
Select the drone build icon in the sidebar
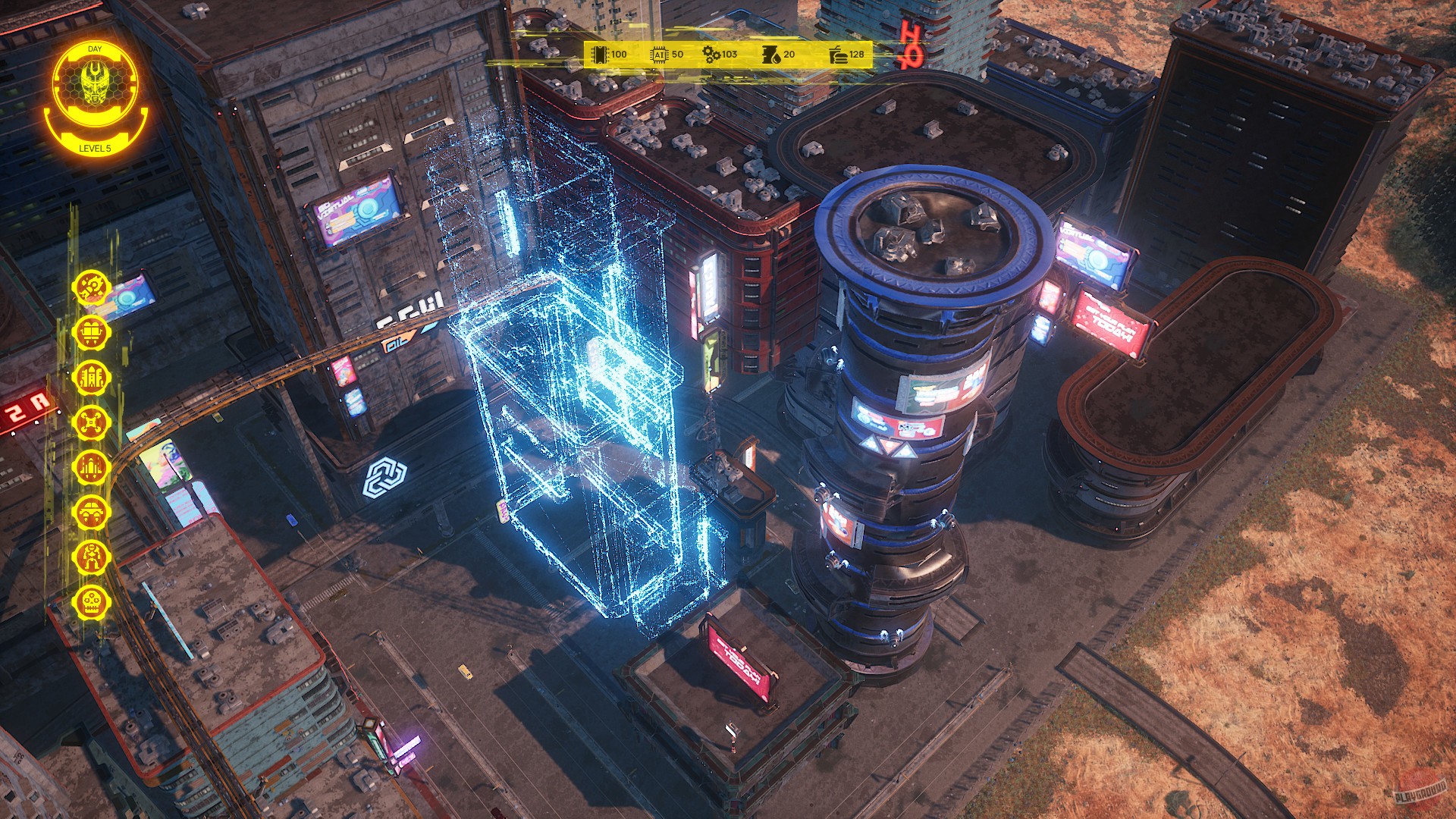[90, 422]
